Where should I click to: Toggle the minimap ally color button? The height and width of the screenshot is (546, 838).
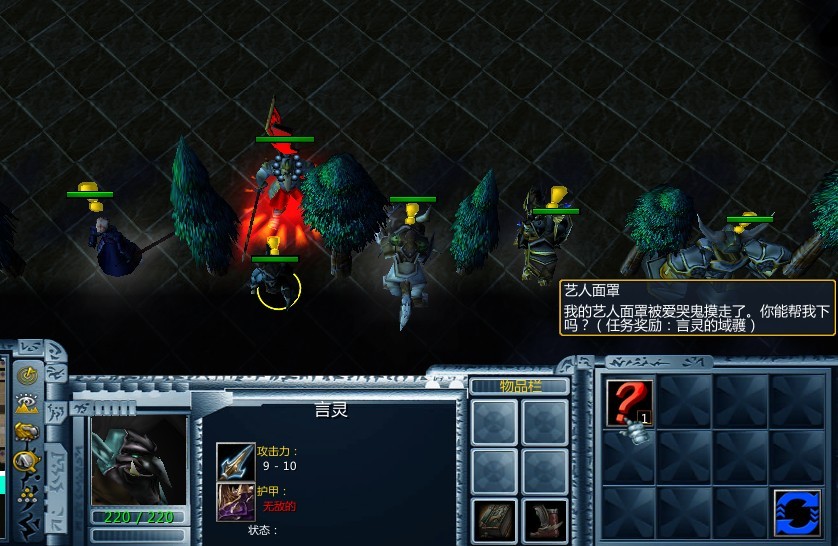28,433
